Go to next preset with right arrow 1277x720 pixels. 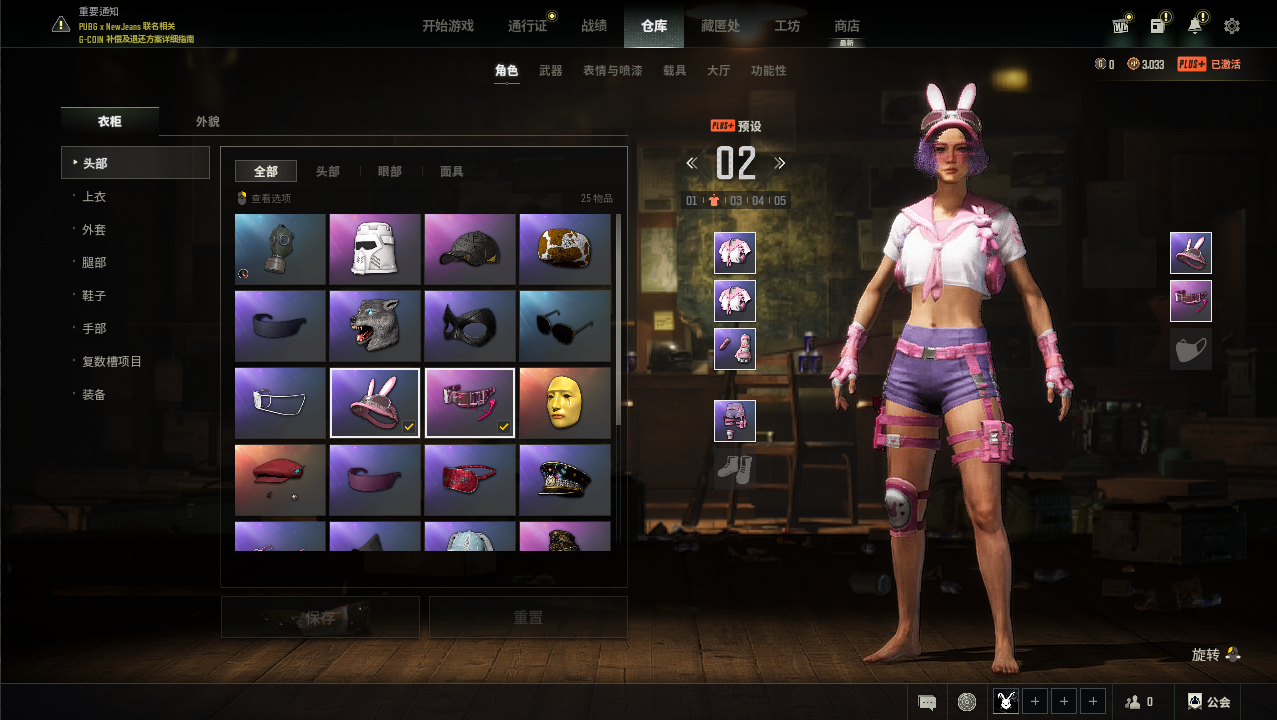pyautogui.click(x=780, y=163)
